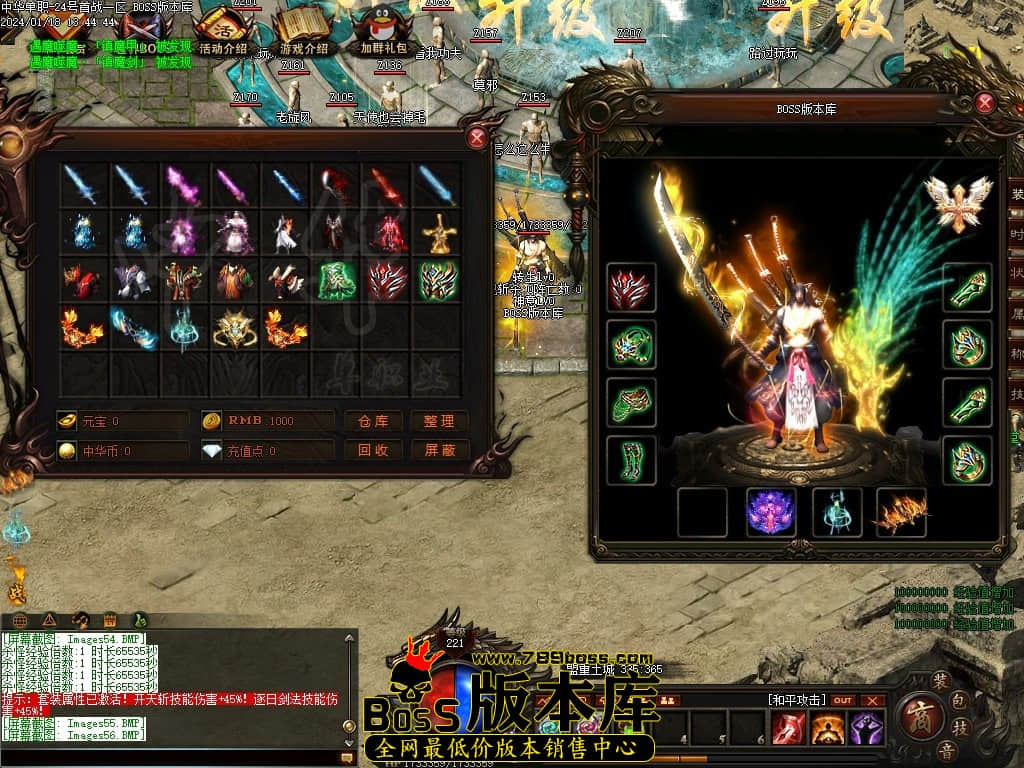The height and width of the screenshot is (768, 1024).
Task: Close the inventory bag window
Action: pos(478,138)
